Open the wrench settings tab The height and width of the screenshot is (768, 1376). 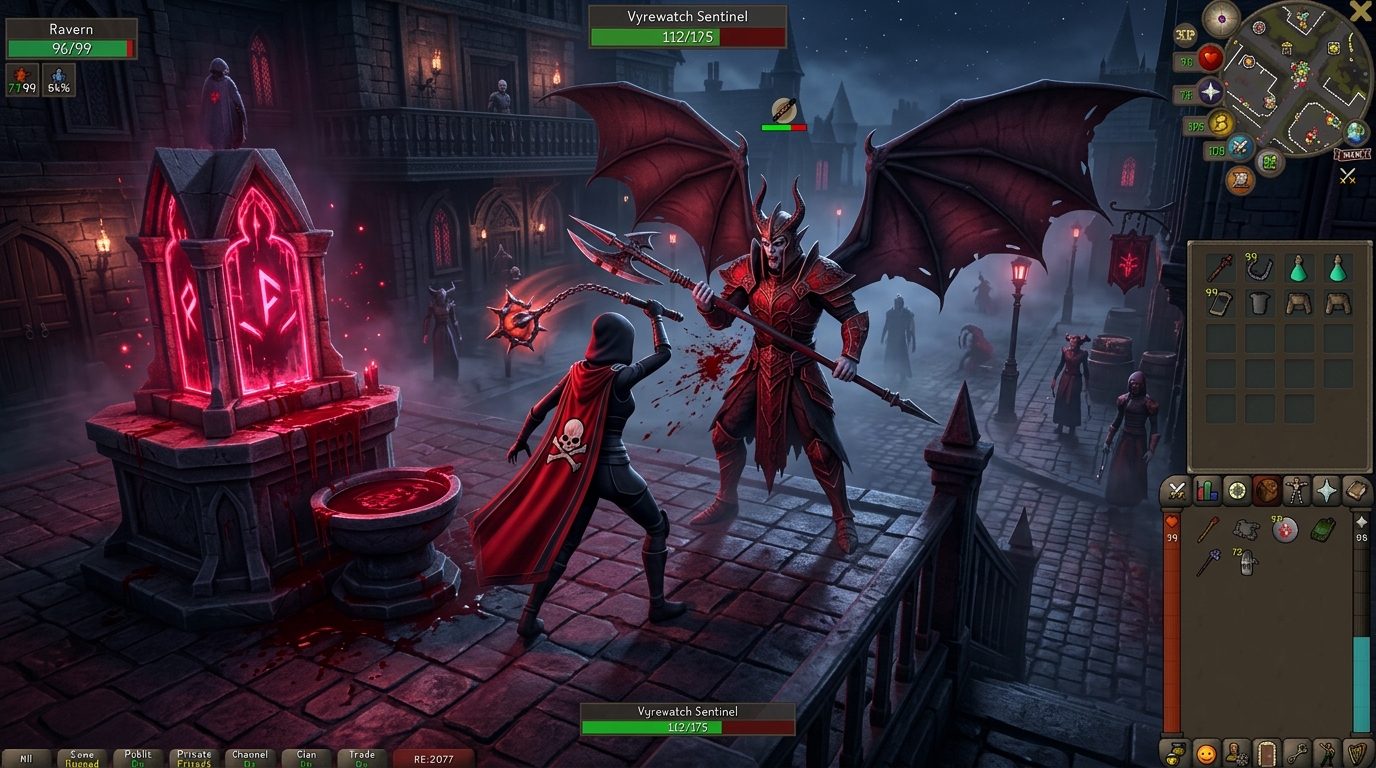(x=1297, y=753)
